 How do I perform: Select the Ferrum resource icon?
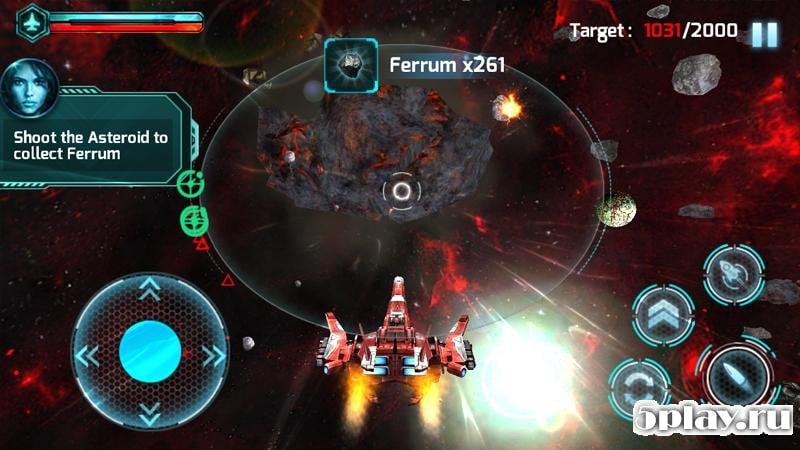coord(350,65)
